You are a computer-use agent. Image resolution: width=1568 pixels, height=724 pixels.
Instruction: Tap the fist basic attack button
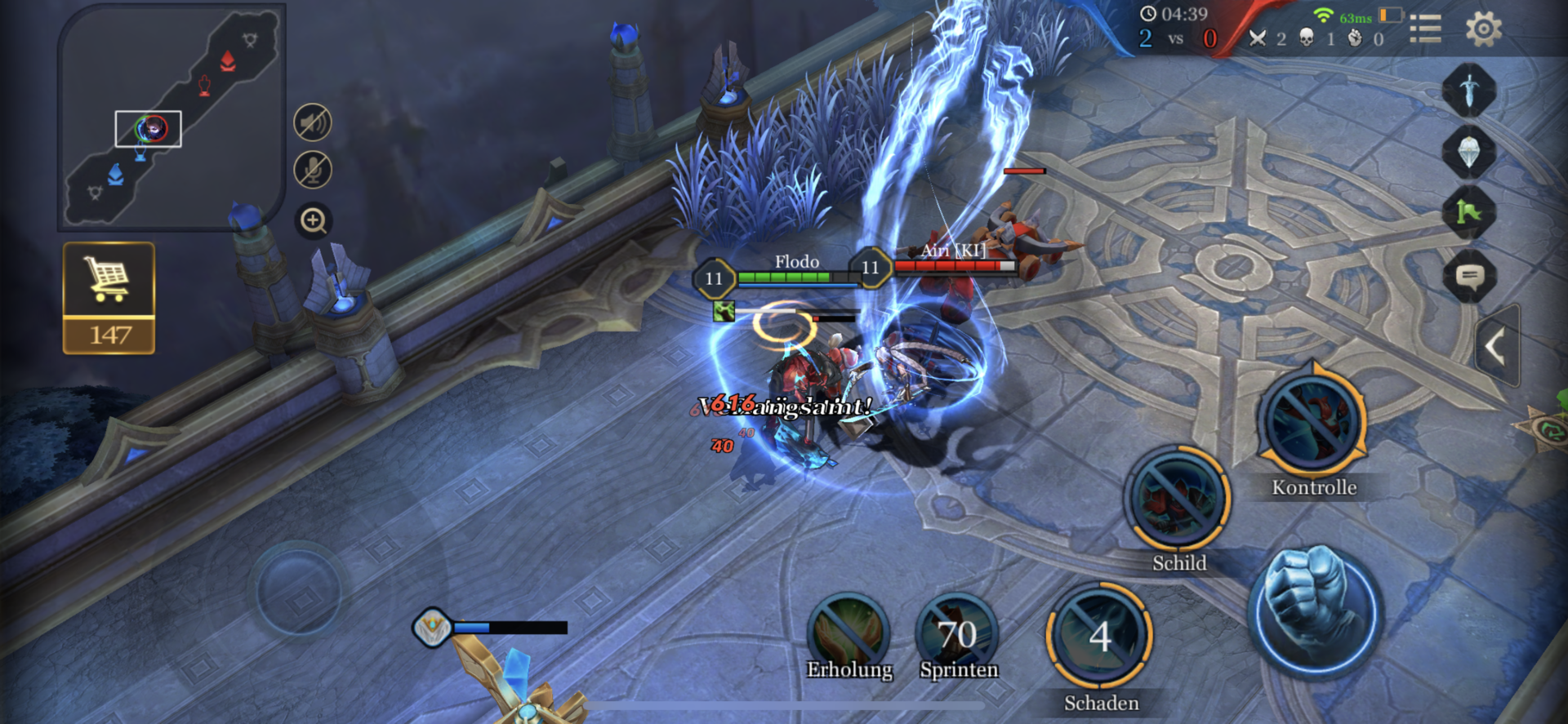click(1316, 609)
